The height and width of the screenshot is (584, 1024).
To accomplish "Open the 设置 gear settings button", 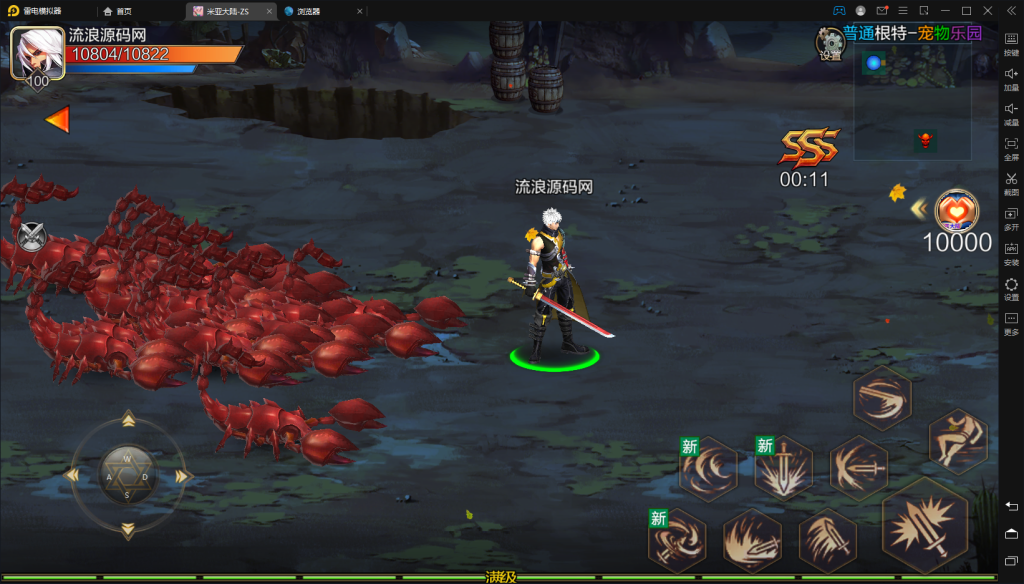I will click(830, 42).
